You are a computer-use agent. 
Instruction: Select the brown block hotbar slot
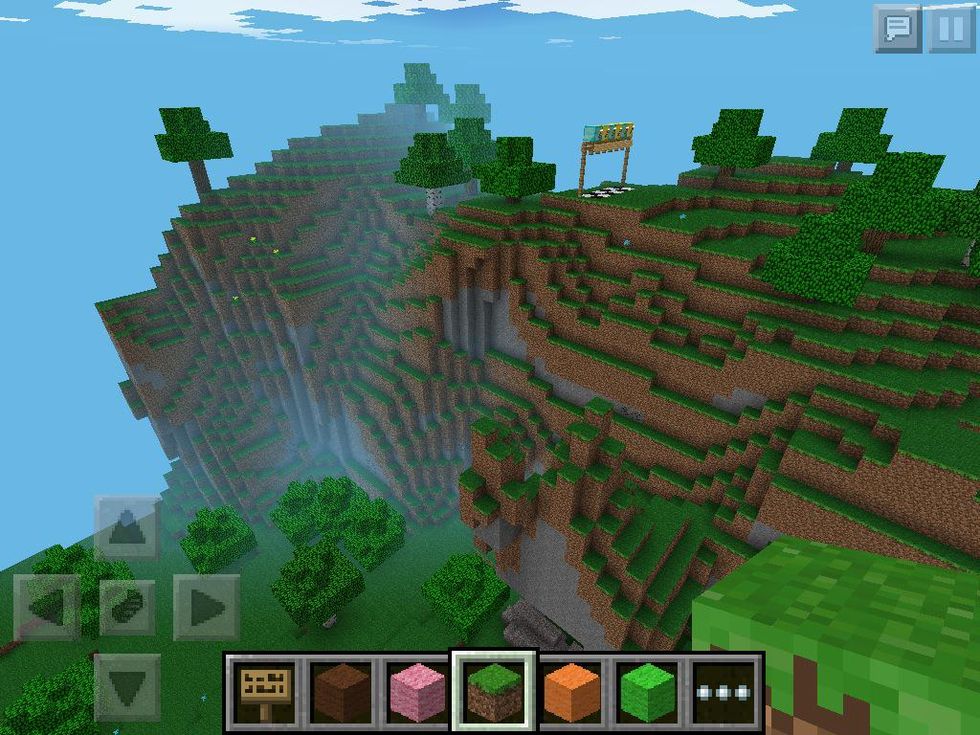pos(342,691)
